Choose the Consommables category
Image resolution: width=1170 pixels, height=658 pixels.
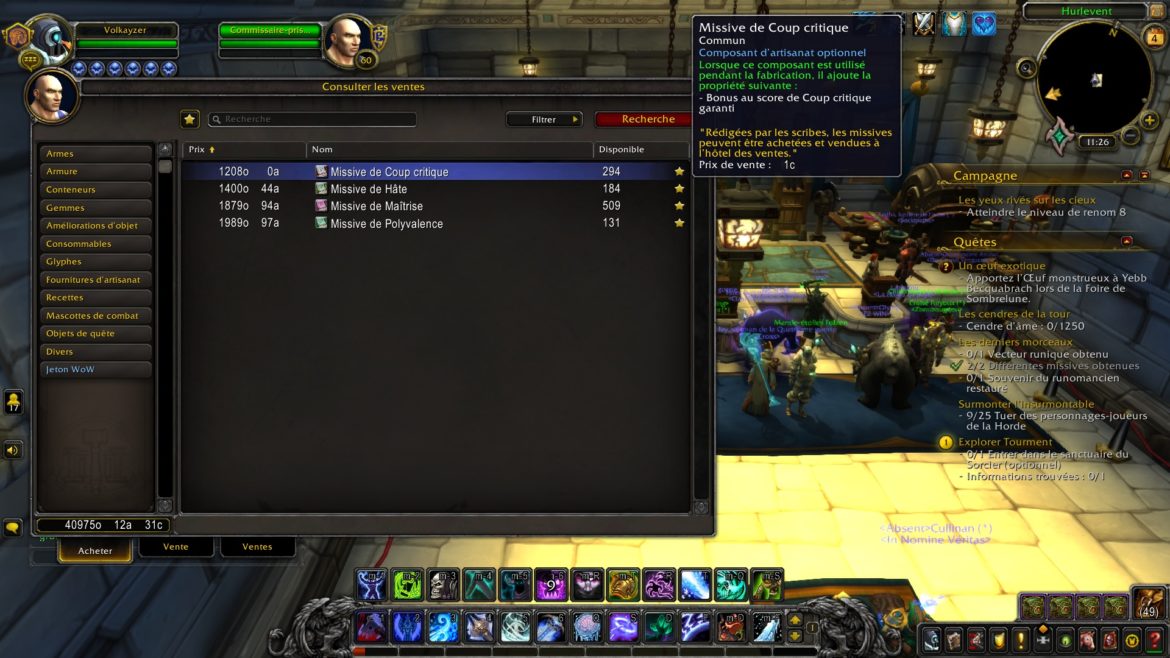[95, 244]
